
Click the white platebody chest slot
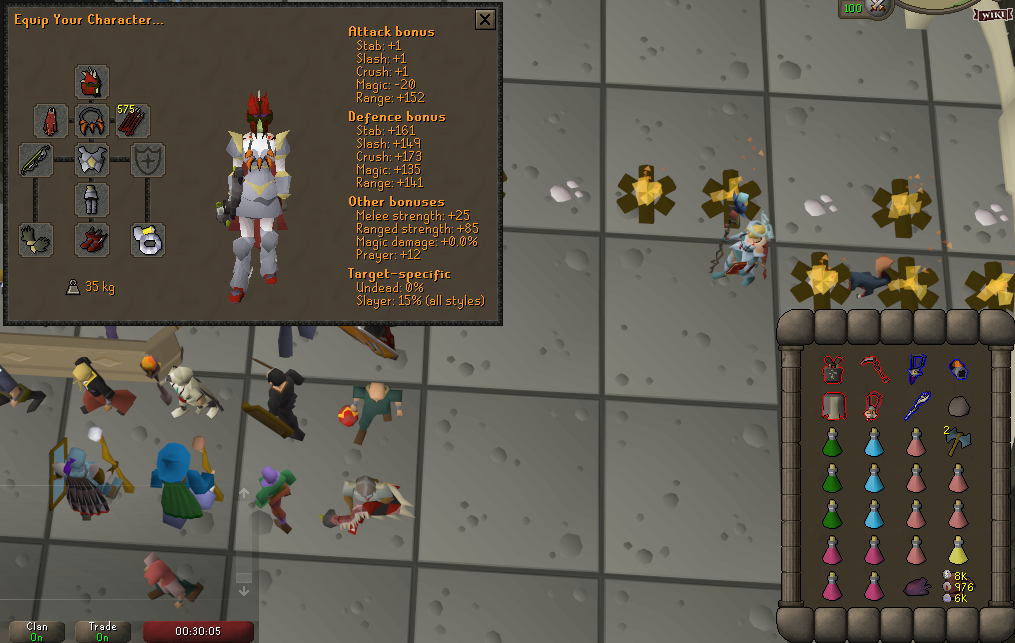tap(92, 160)
